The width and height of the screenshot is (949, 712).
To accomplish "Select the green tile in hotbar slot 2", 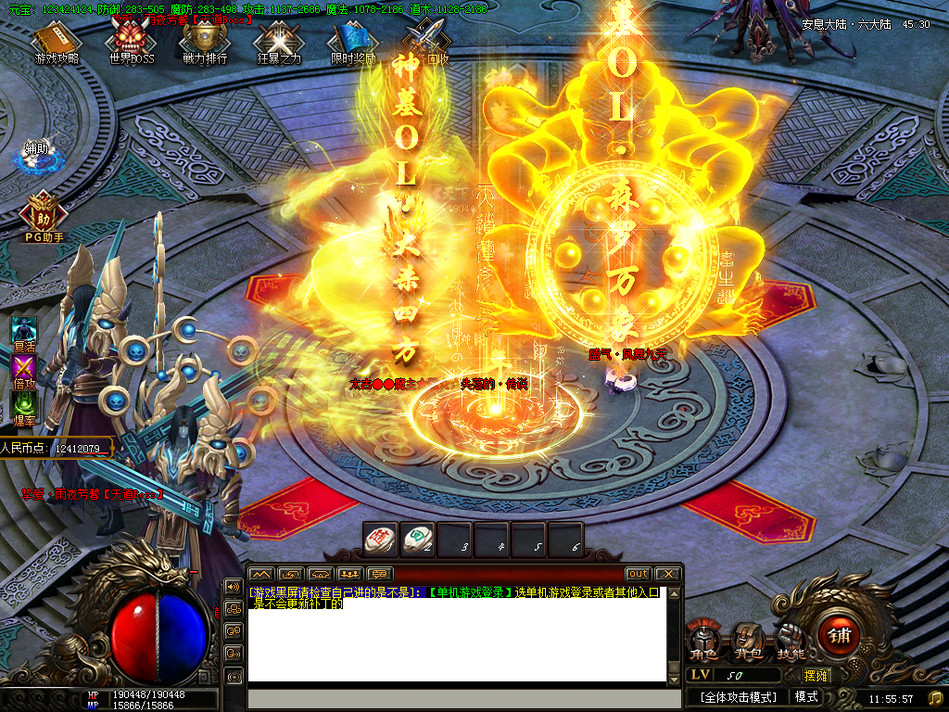I will click(x=418, y=538).
